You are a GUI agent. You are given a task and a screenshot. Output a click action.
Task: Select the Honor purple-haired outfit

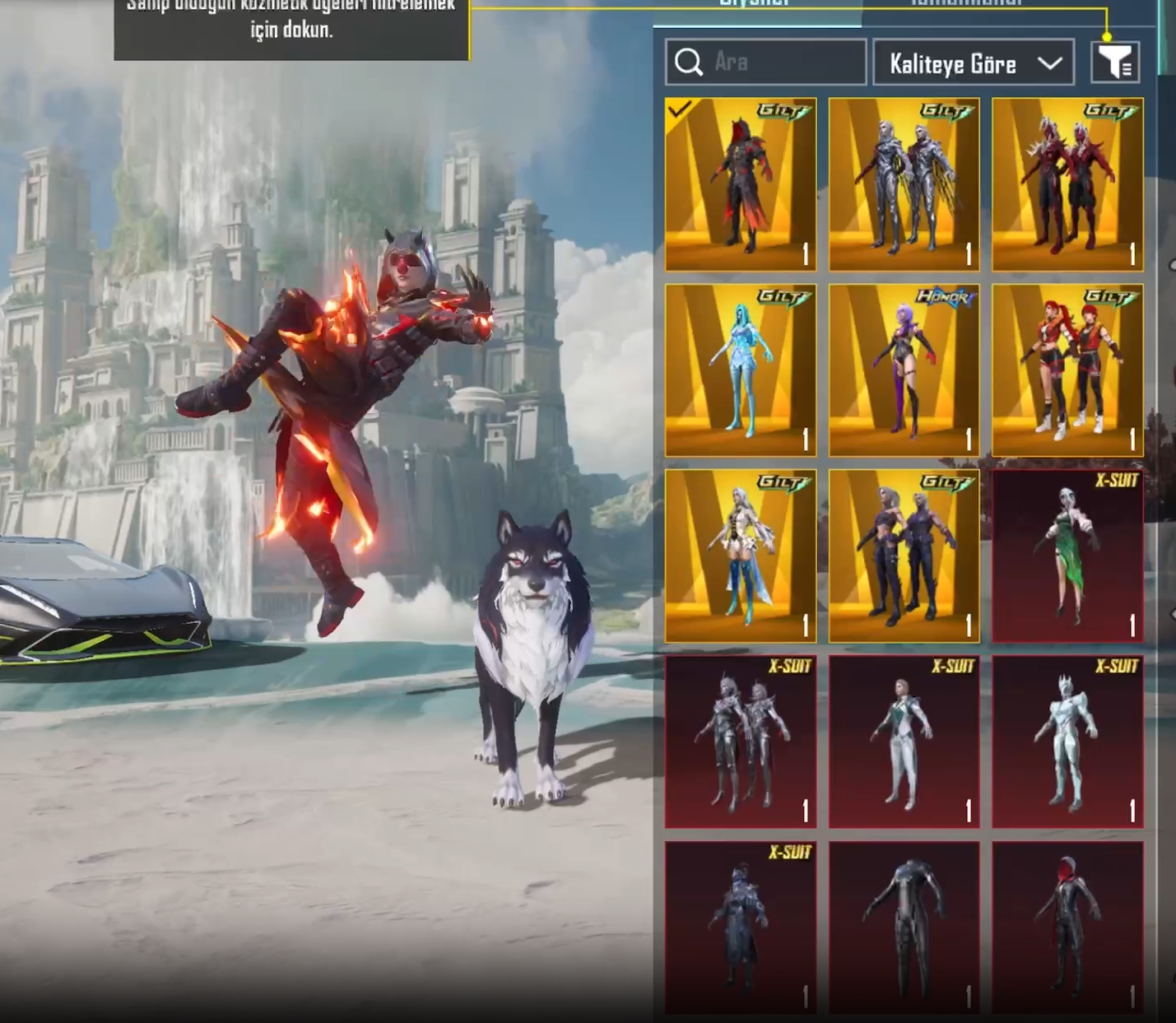(904, 370)
